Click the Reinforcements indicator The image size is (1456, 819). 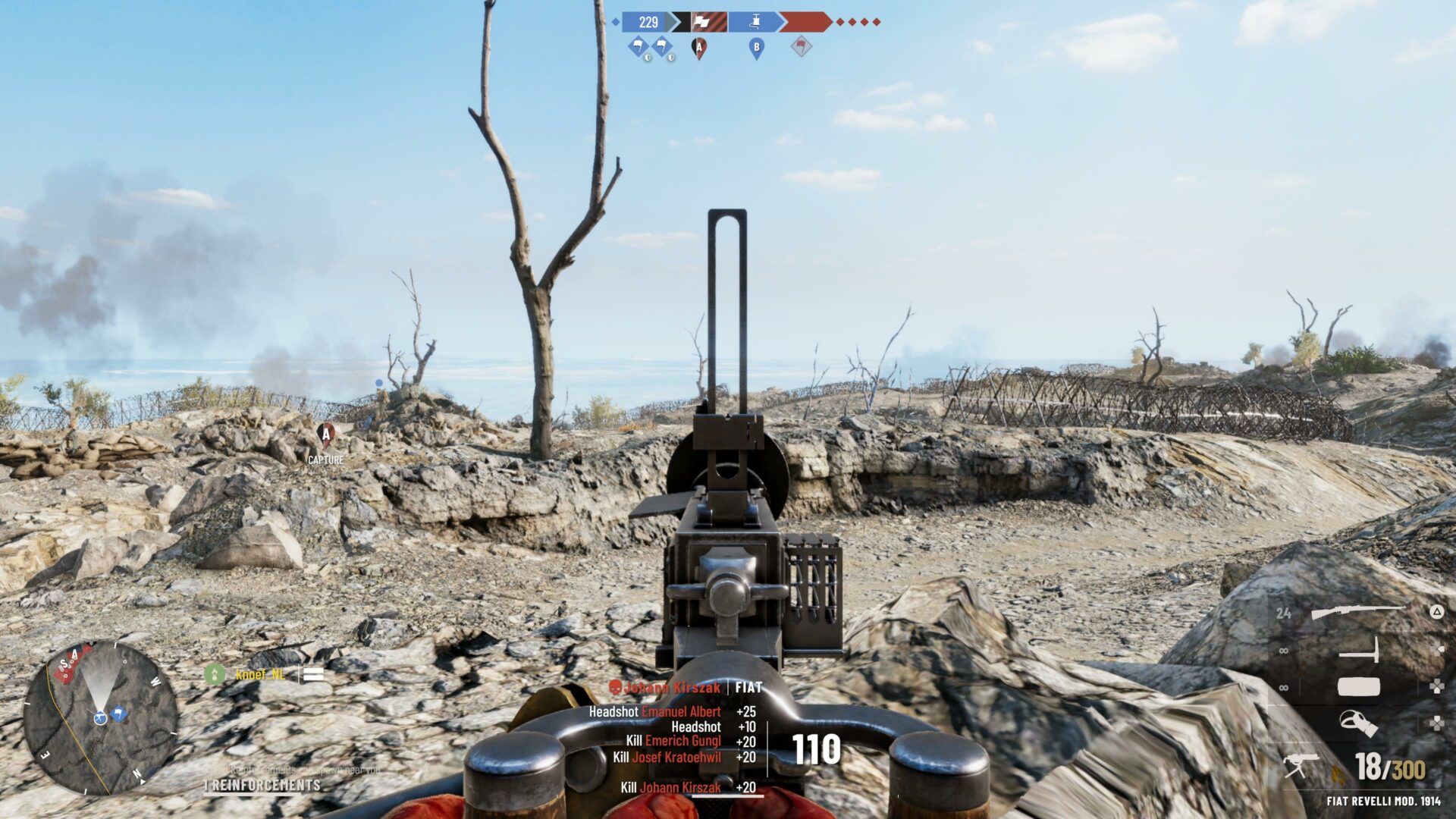tap(265, 785)
